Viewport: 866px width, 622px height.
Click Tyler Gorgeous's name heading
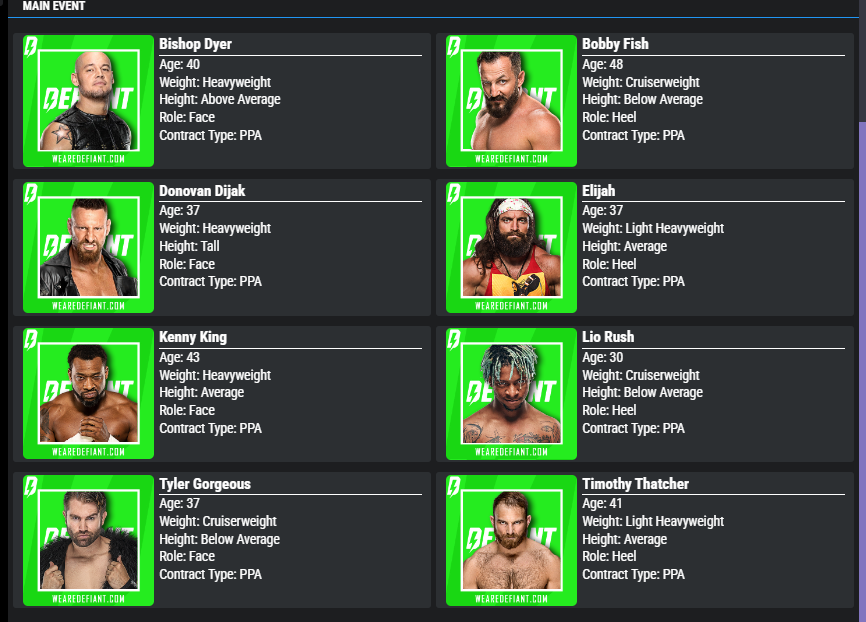[205, 484]
